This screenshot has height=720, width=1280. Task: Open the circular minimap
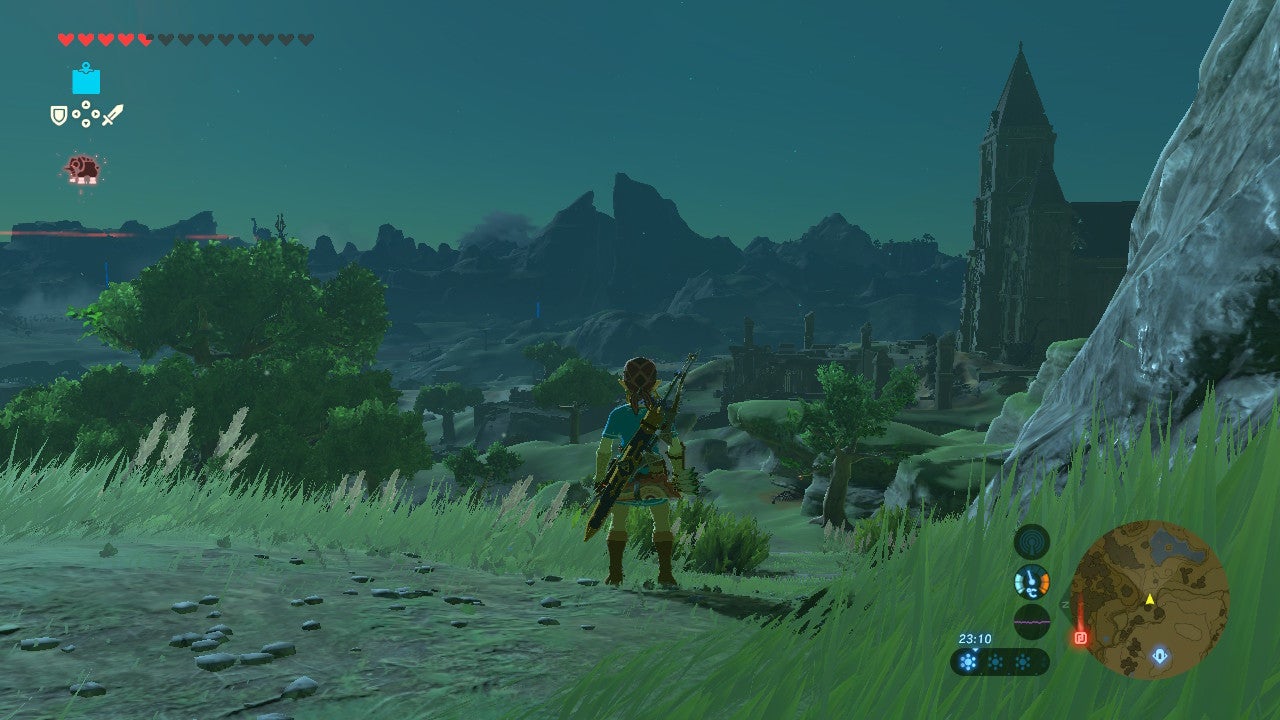point(1149,600)
